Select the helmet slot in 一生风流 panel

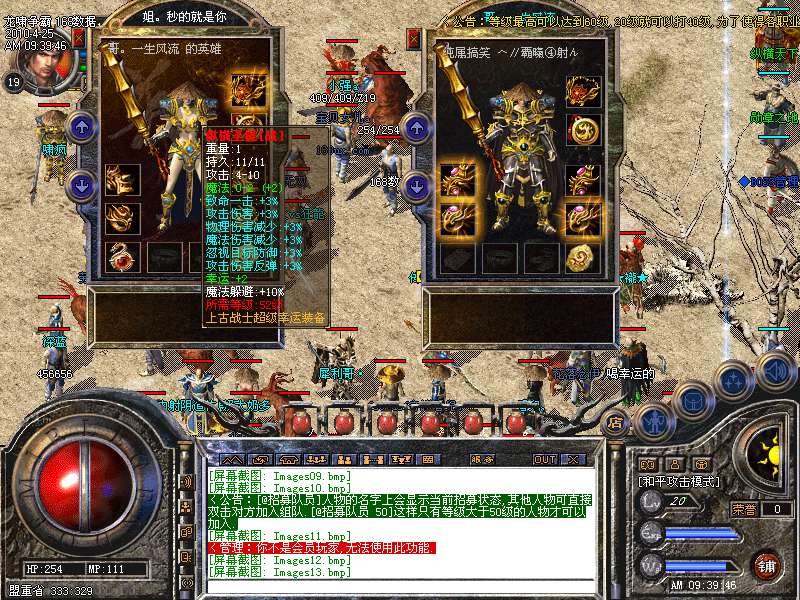(x=247, y=91)
